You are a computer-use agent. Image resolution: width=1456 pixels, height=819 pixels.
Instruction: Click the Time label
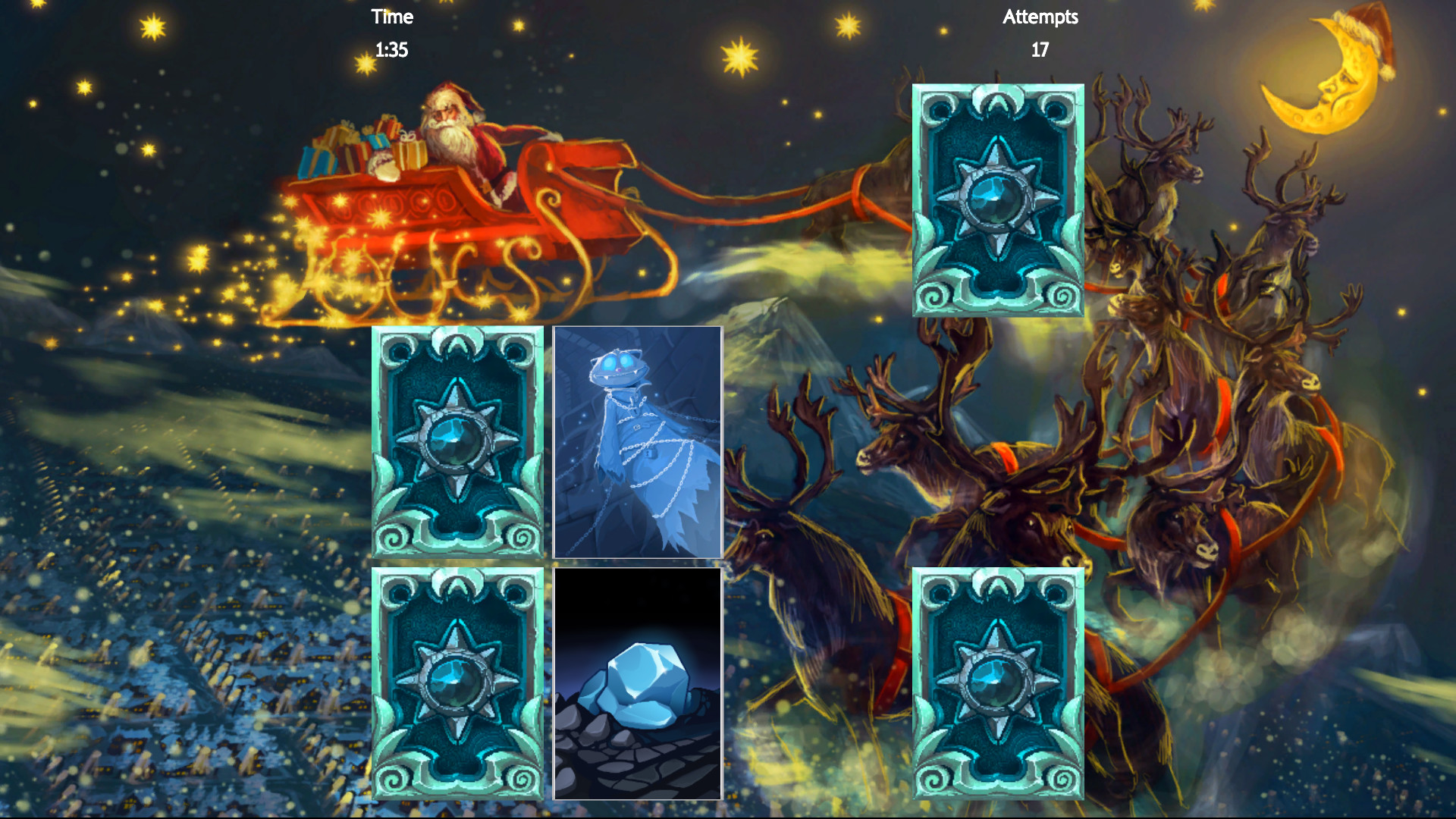(x=391, y=17)
